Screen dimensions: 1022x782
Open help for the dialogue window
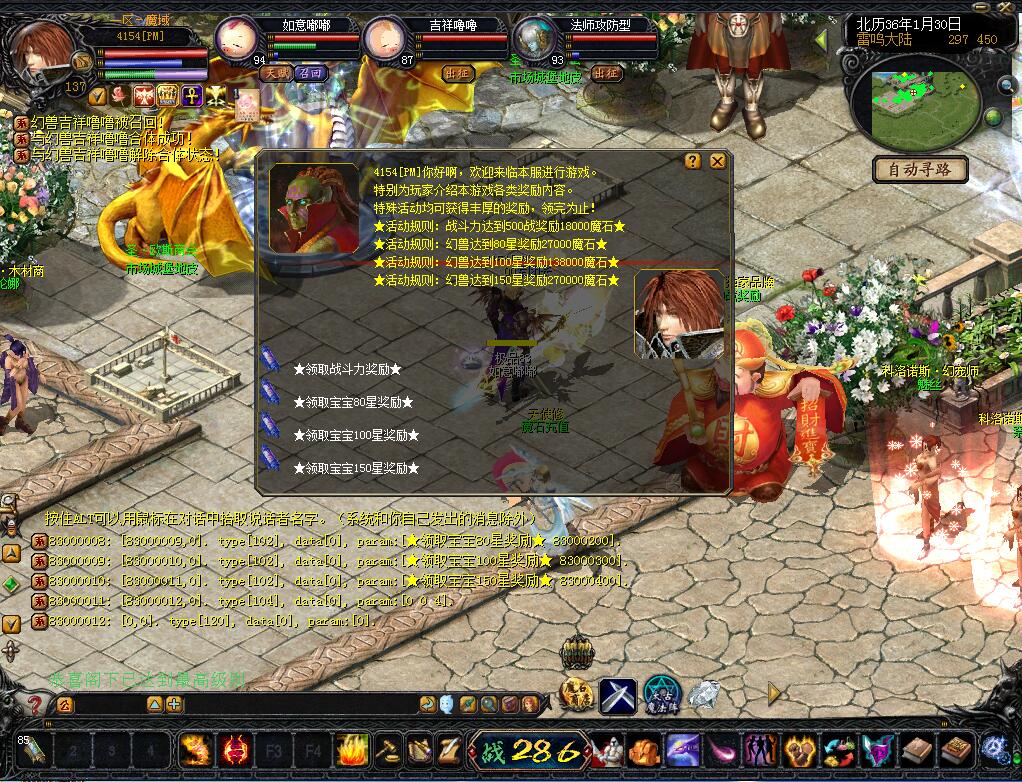693,161
